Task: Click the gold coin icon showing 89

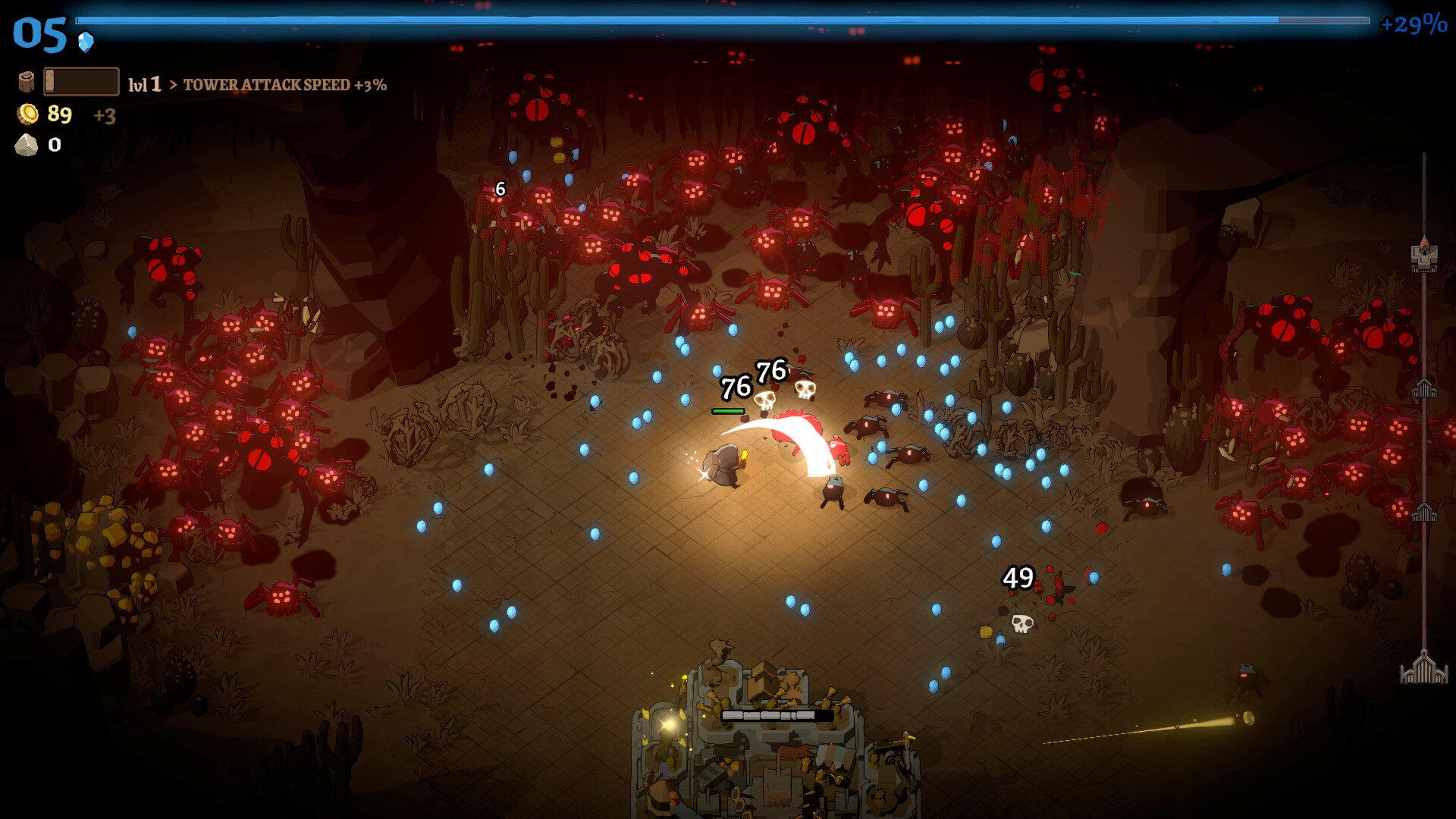Action: point(28,115)
